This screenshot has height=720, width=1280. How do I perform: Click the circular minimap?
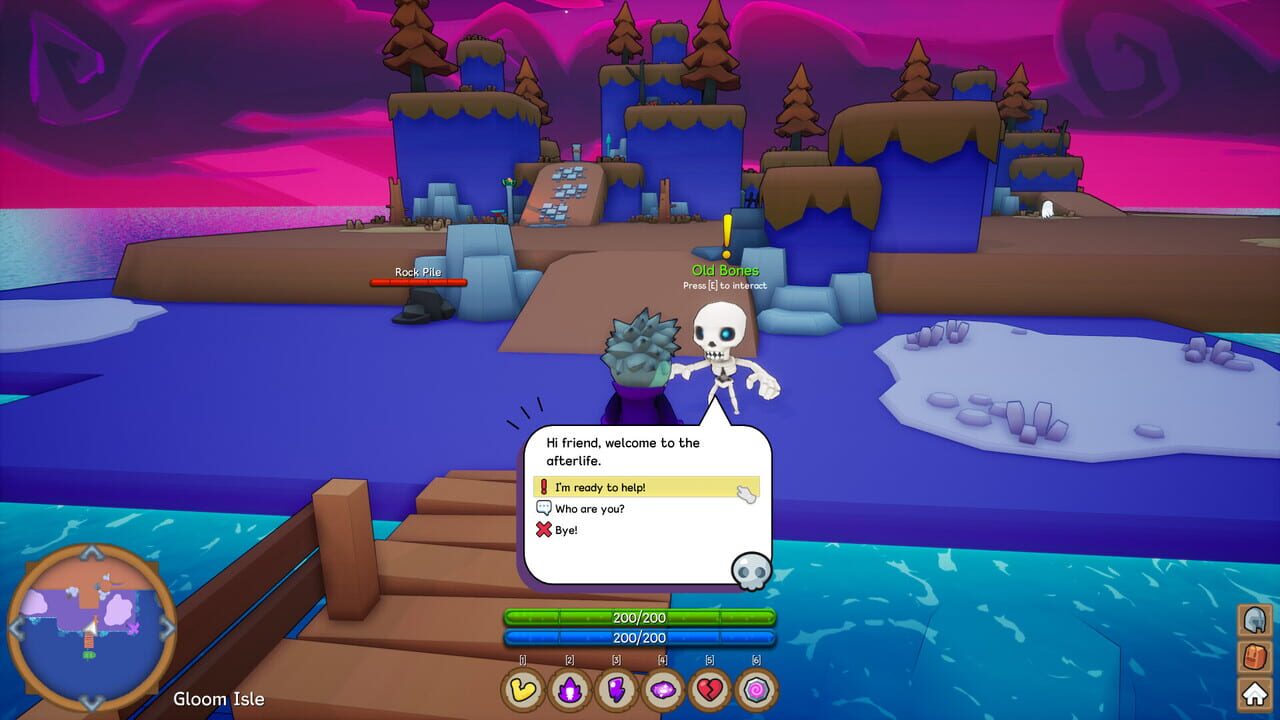point(91,628)
